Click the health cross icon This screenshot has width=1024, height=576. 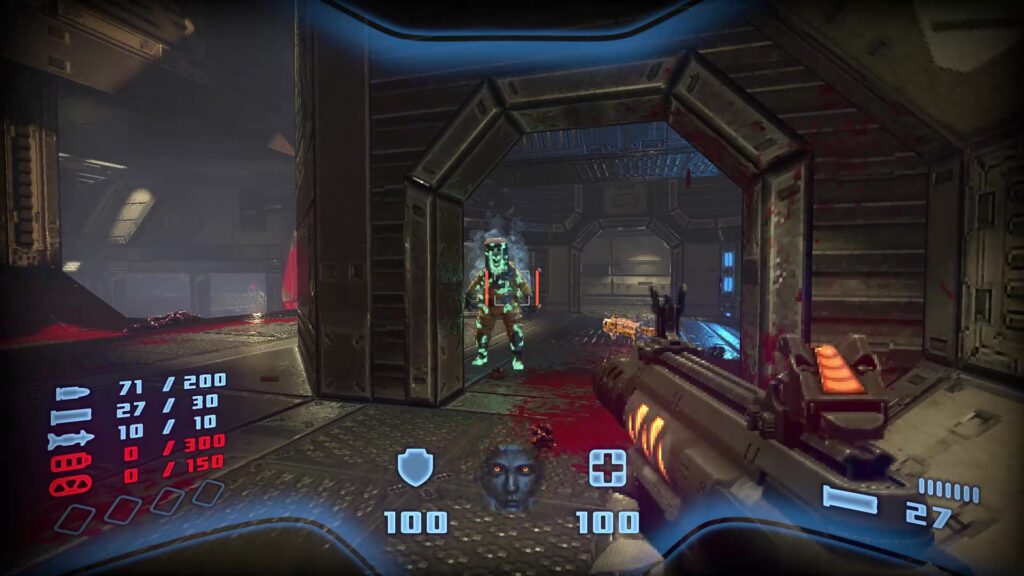606,468
